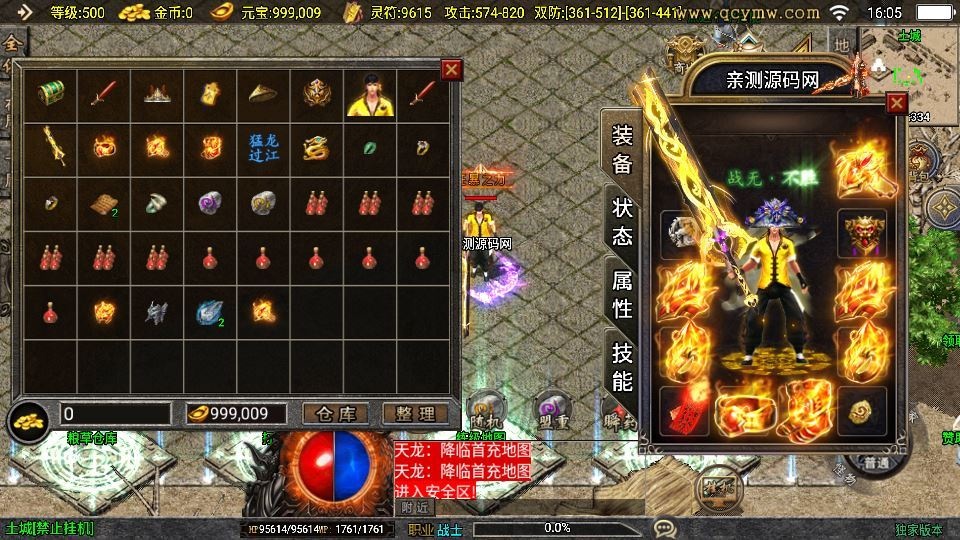Screen dimensions: 960x540
Task: Click the demon mask equipment slot
Action: click(861, 232)
